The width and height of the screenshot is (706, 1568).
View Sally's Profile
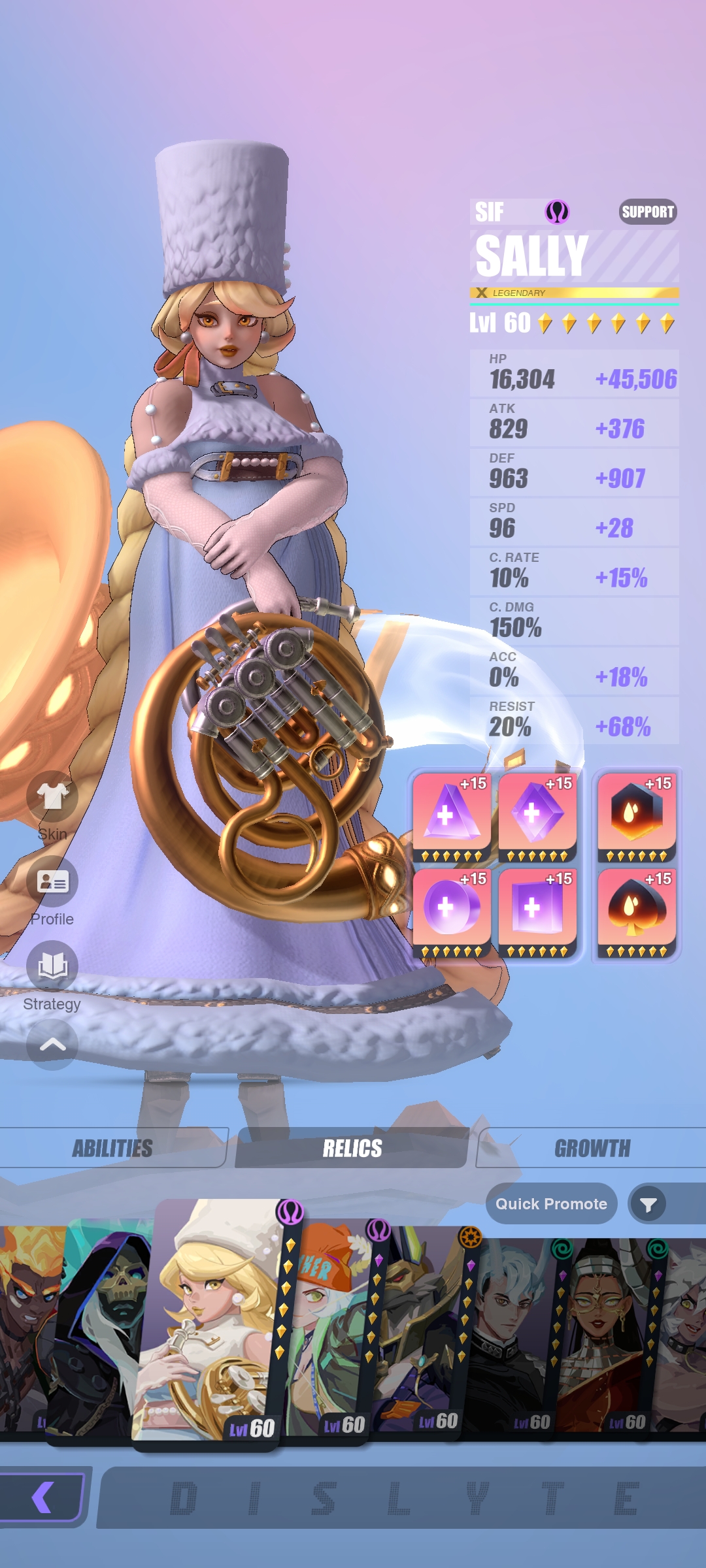(x=52, y=882)
